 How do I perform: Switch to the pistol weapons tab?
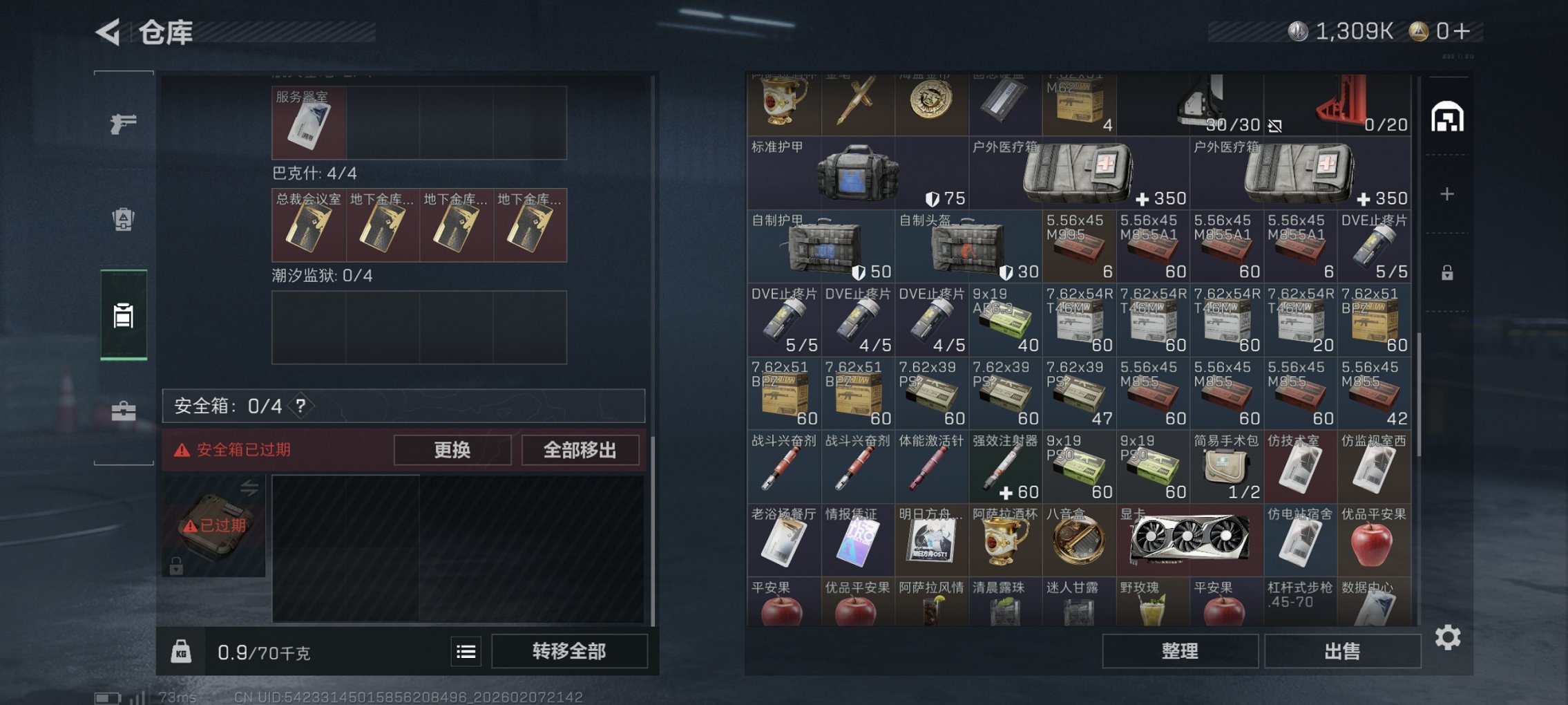tap(123, 124)
